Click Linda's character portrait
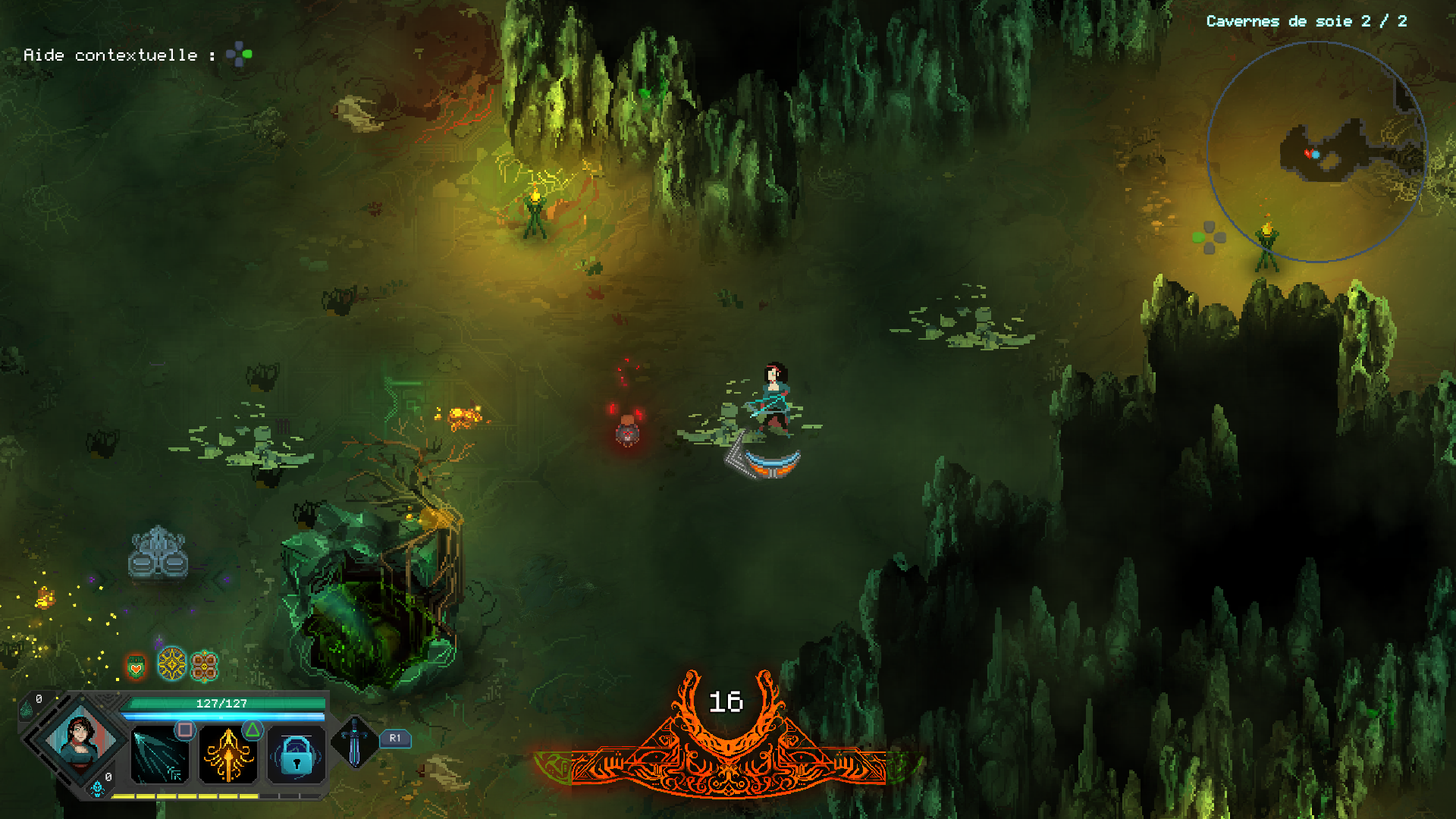 tap(81, 739)
